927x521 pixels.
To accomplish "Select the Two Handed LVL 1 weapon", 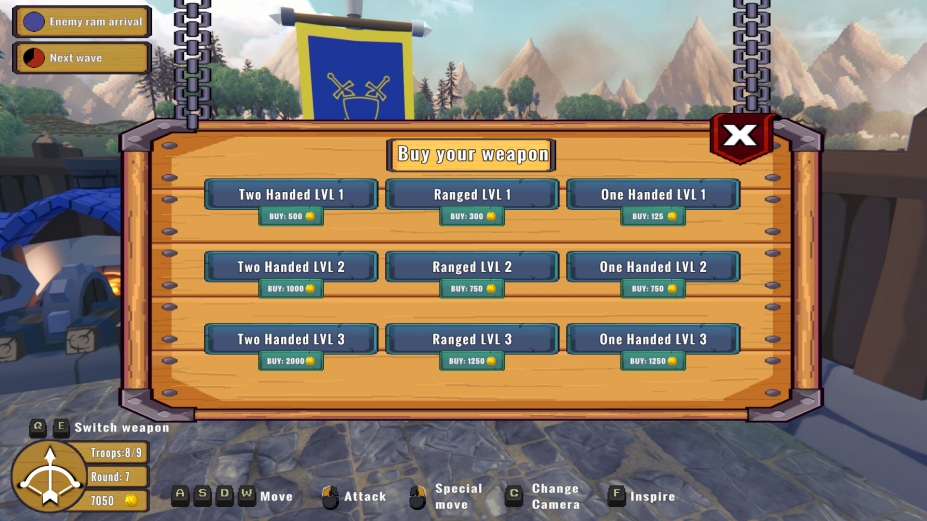I will click(x=291, y=194).
